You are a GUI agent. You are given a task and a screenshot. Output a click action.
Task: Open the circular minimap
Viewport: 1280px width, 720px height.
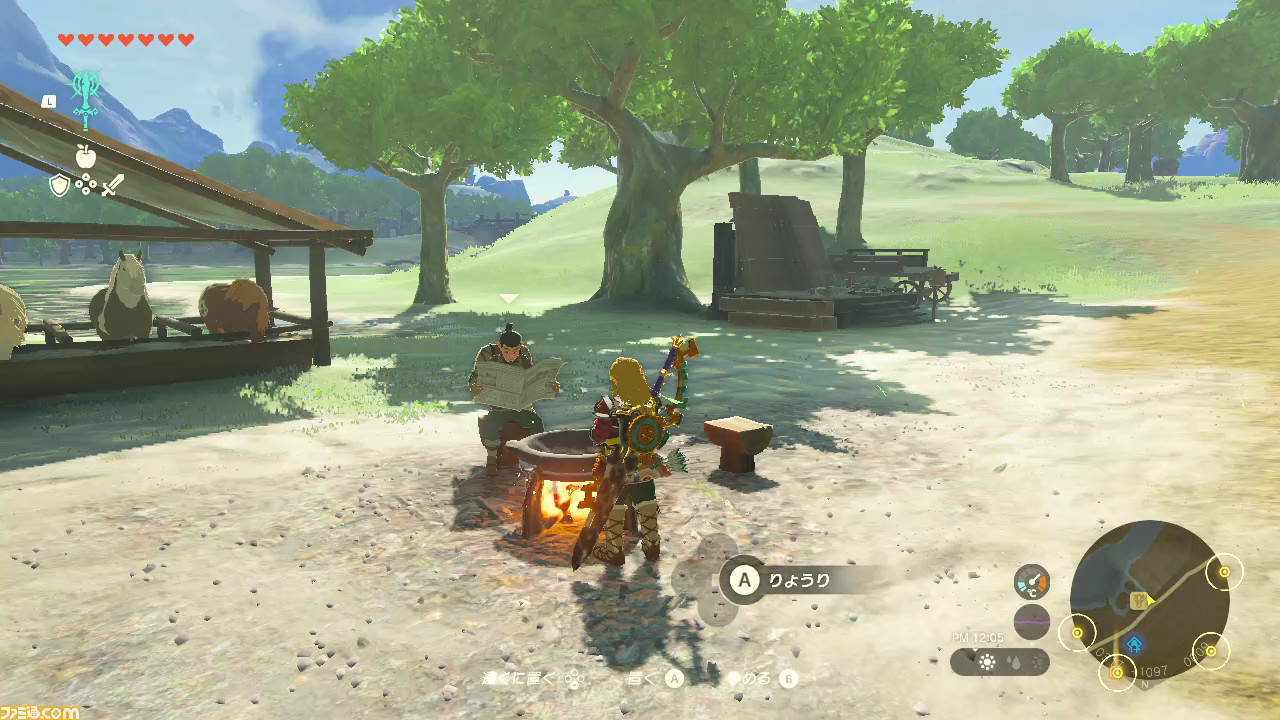pyautogui.click(x=1150, y=600)
